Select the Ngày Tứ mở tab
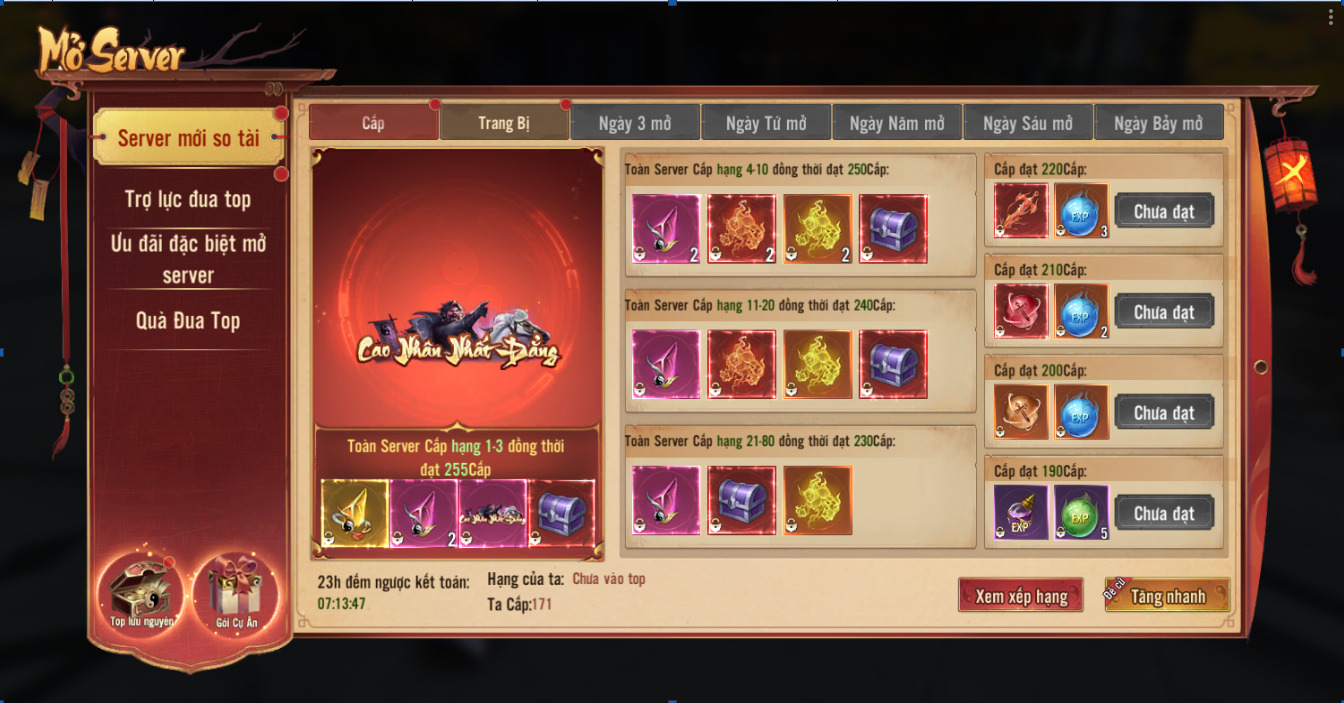The image size is (1344, 703). 766,123
